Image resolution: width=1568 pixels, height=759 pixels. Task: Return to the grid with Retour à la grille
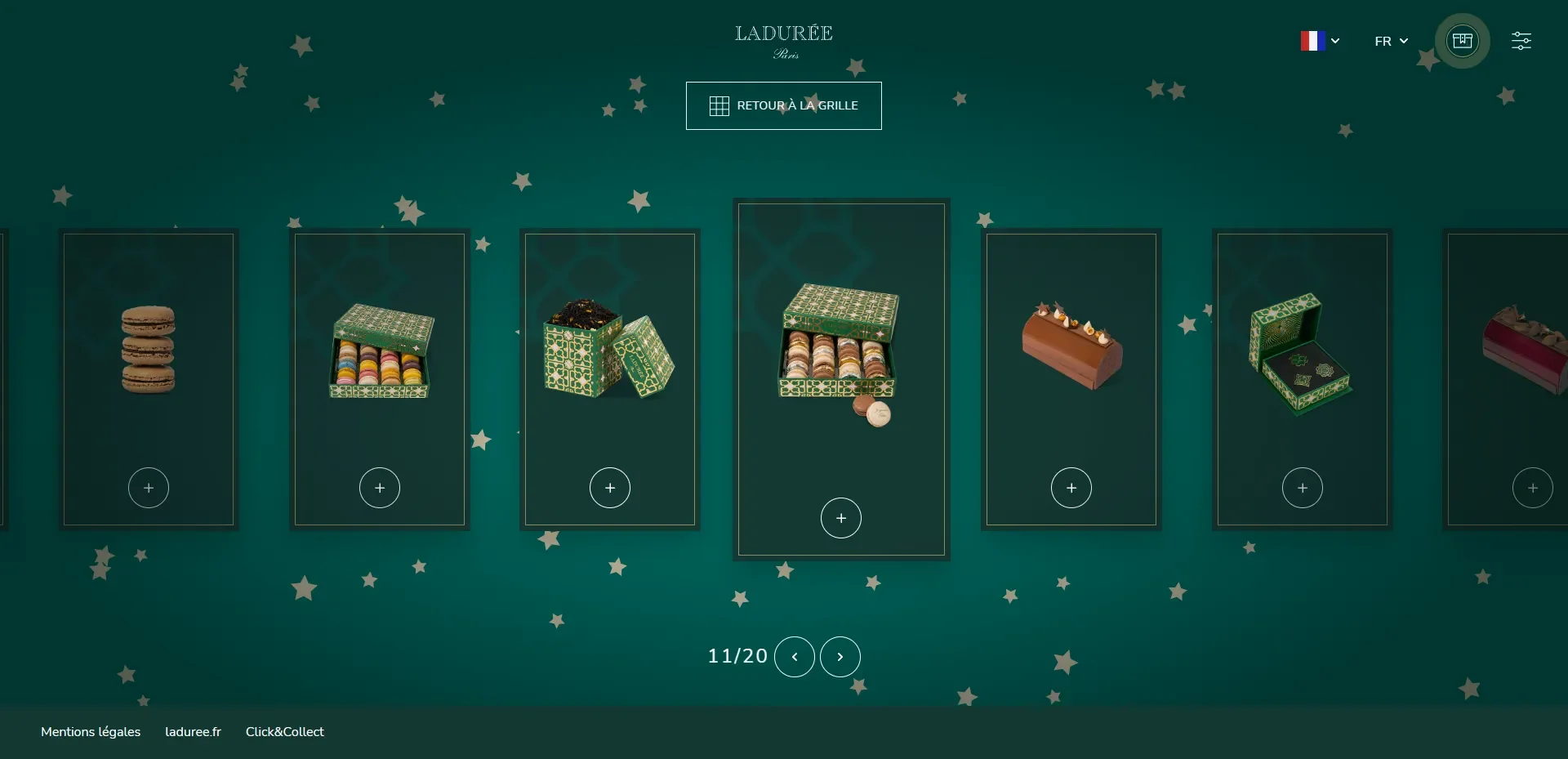pyautogui.click(x=783, y=105)
